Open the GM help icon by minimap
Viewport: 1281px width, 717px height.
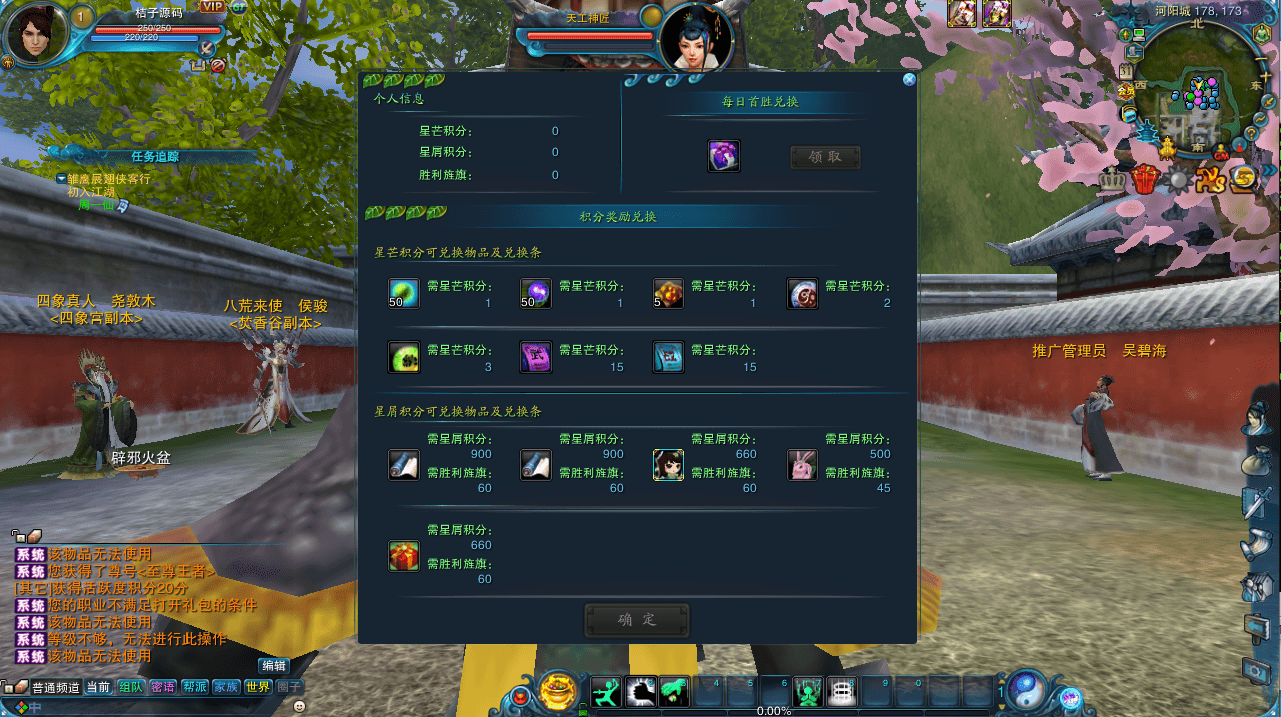click(1220, 152)
